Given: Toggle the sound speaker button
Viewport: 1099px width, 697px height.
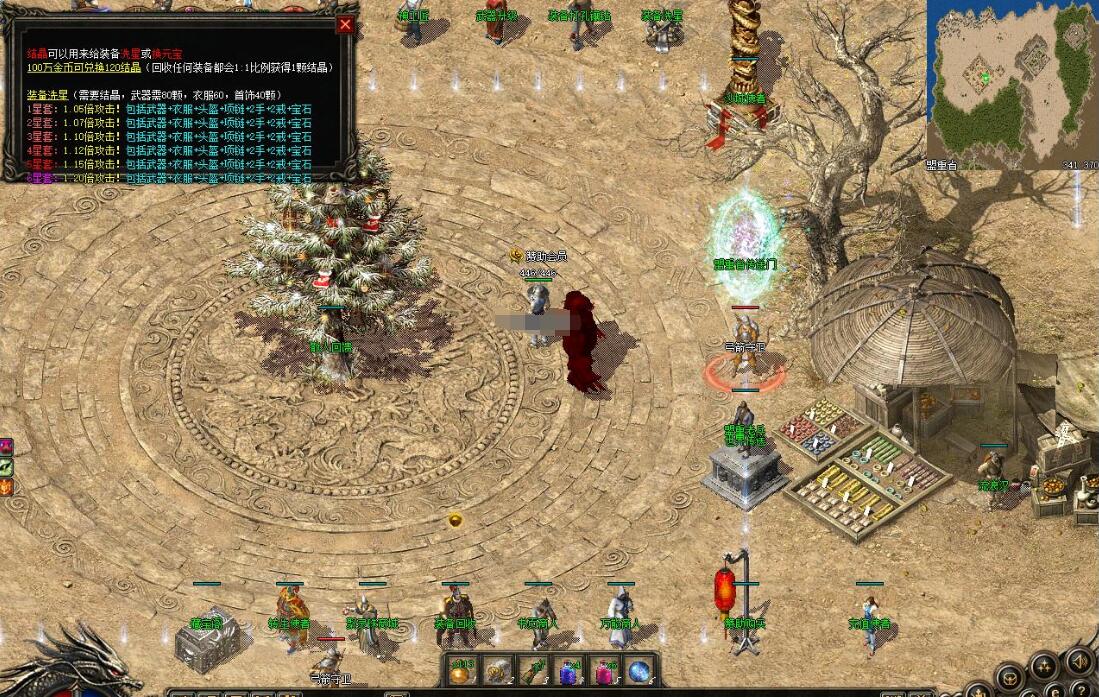Looking at the screenshot, I should tap(1080, 660).
